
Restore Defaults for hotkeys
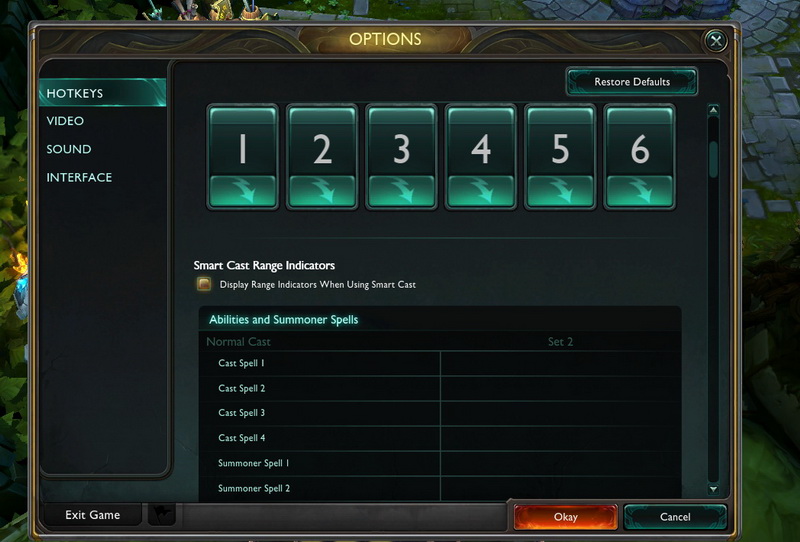coord(632,81)
